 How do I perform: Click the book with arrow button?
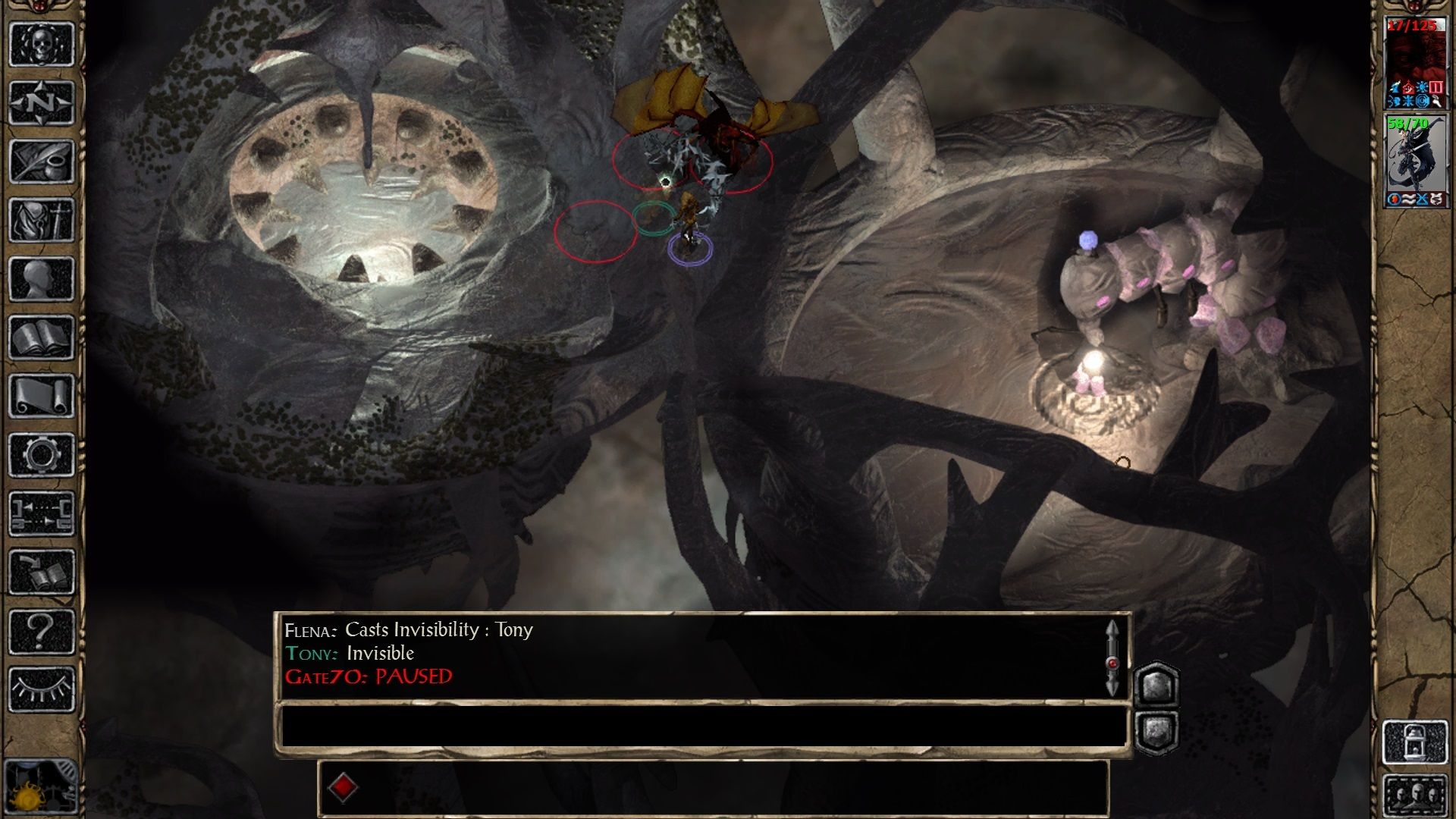tap(42, 572)
